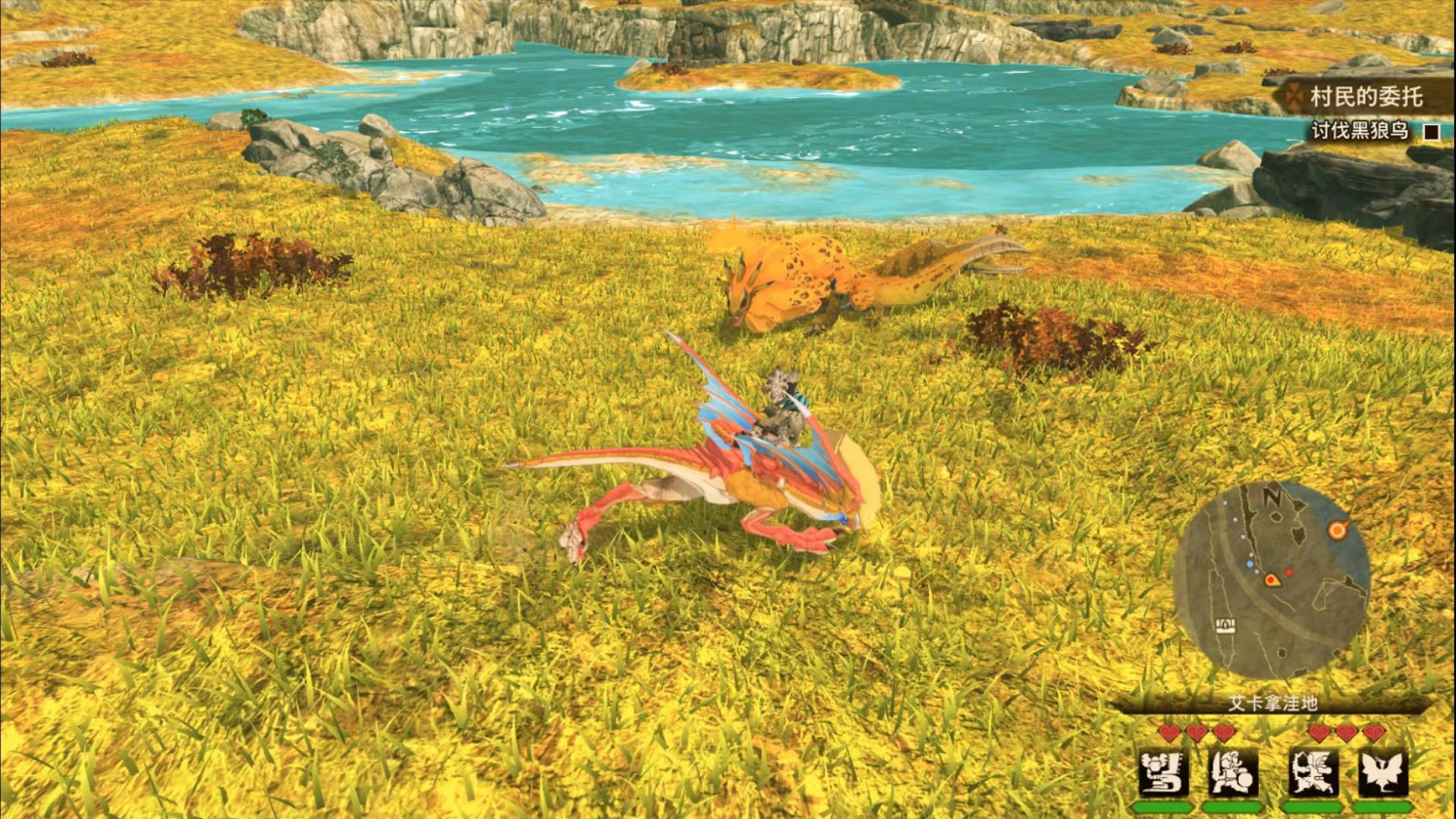This screenshot has width=1456, height=819.
Task: Select the archer companion's portrait icon
Action: (x=1316, y=772)
